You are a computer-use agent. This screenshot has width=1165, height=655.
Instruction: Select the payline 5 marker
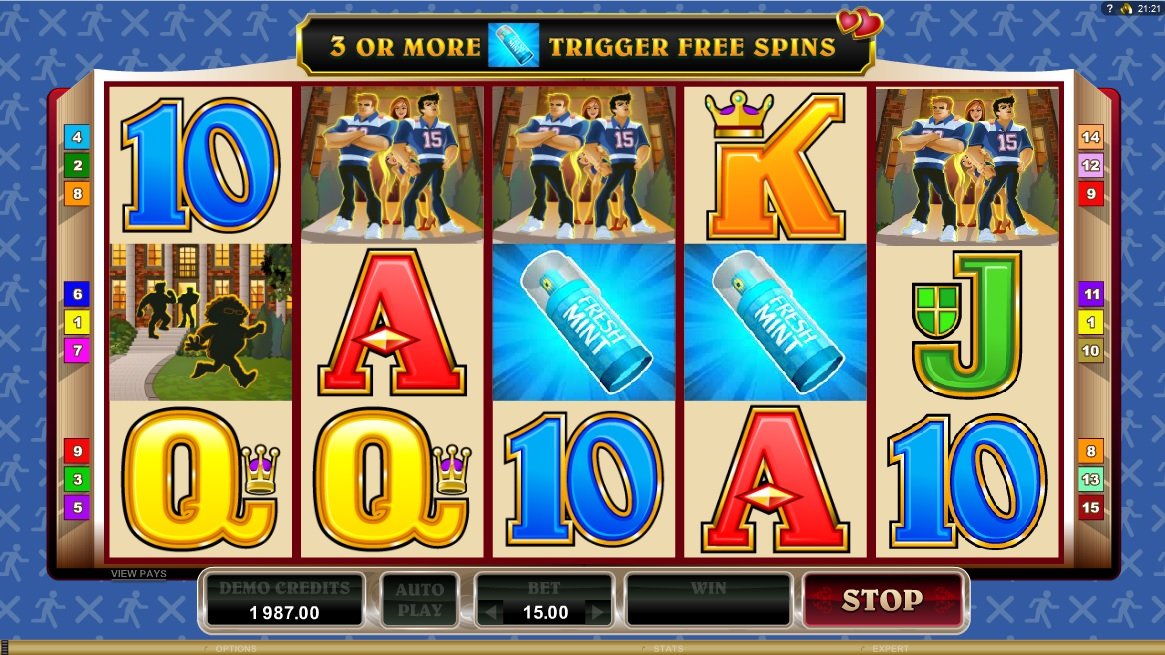[77, 507]
